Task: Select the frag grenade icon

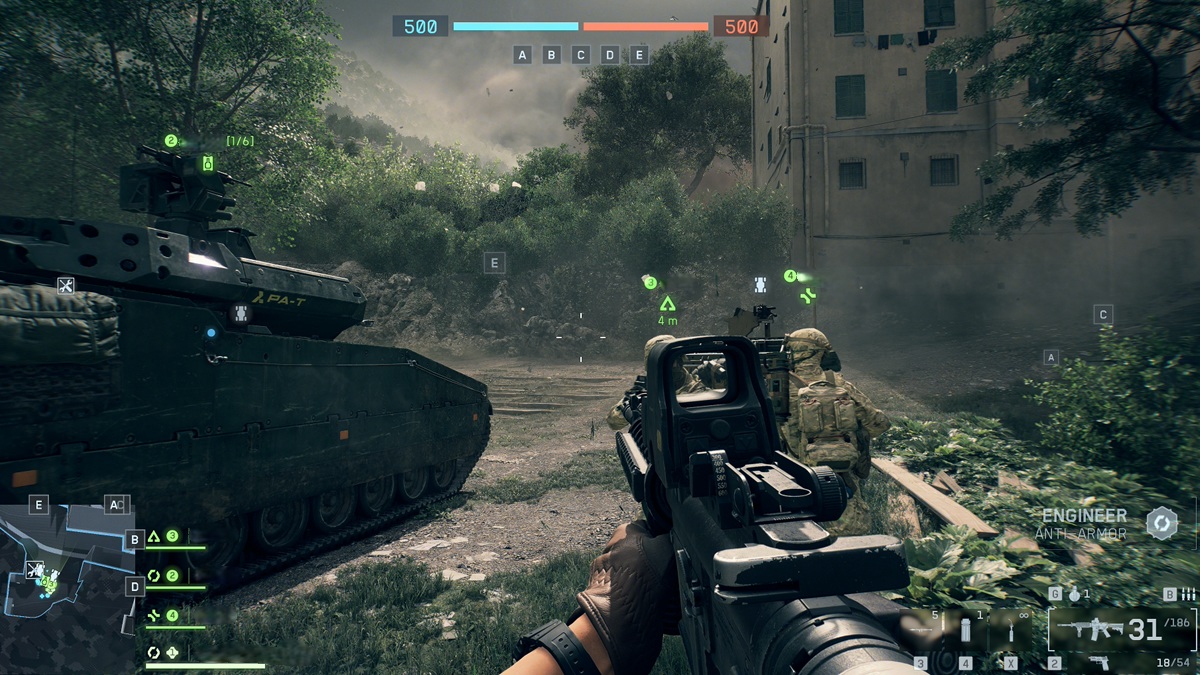Action: point(1075,594)
